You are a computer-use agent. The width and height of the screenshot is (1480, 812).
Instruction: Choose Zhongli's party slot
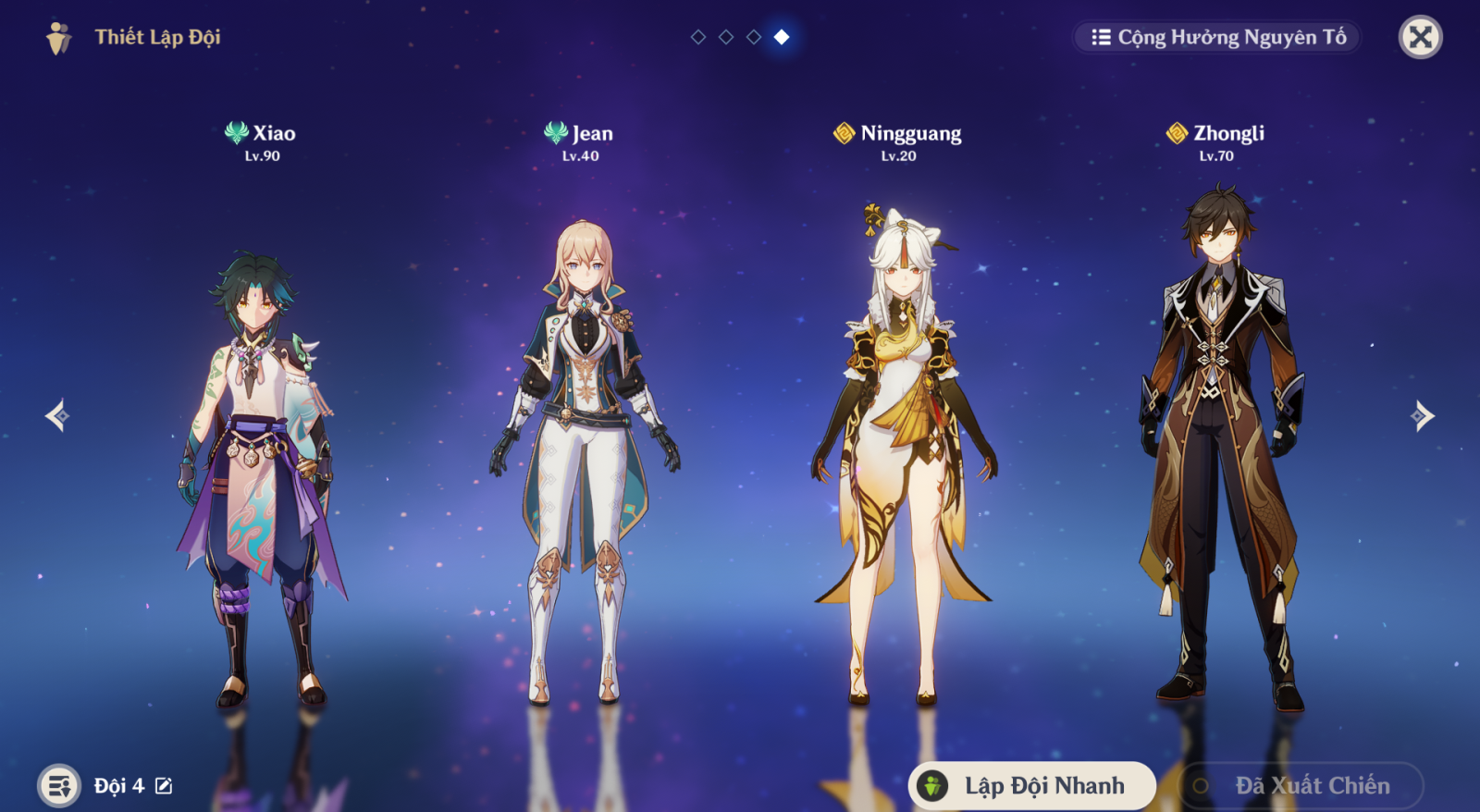1217,444
